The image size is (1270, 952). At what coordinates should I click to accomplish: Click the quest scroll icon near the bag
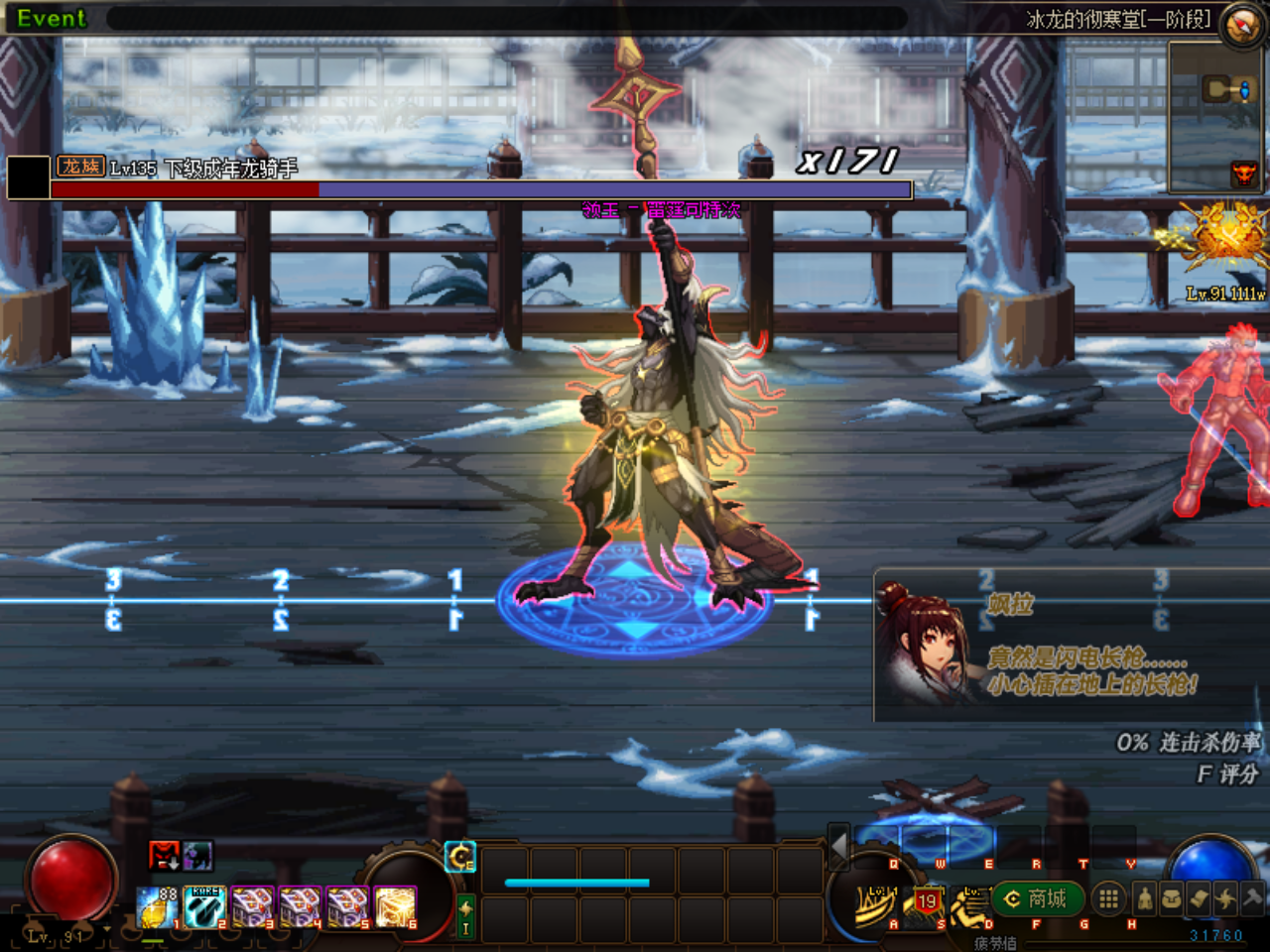1198,899
